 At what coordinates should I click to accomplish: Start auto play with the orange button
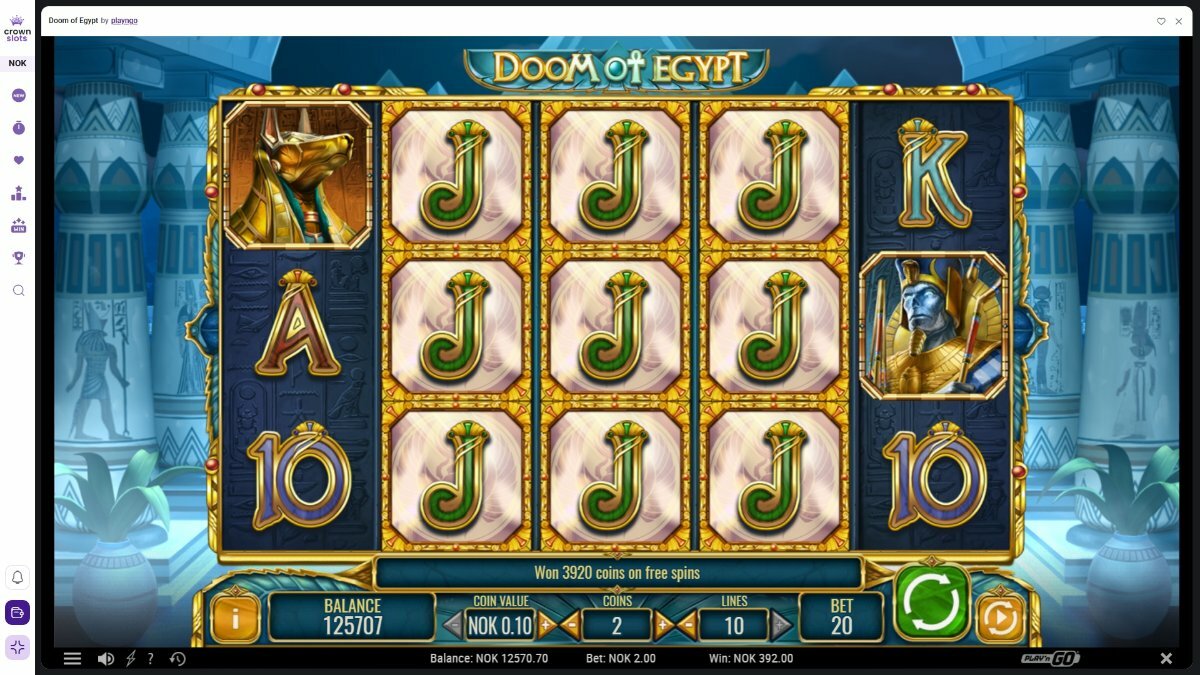coord(999,620)
